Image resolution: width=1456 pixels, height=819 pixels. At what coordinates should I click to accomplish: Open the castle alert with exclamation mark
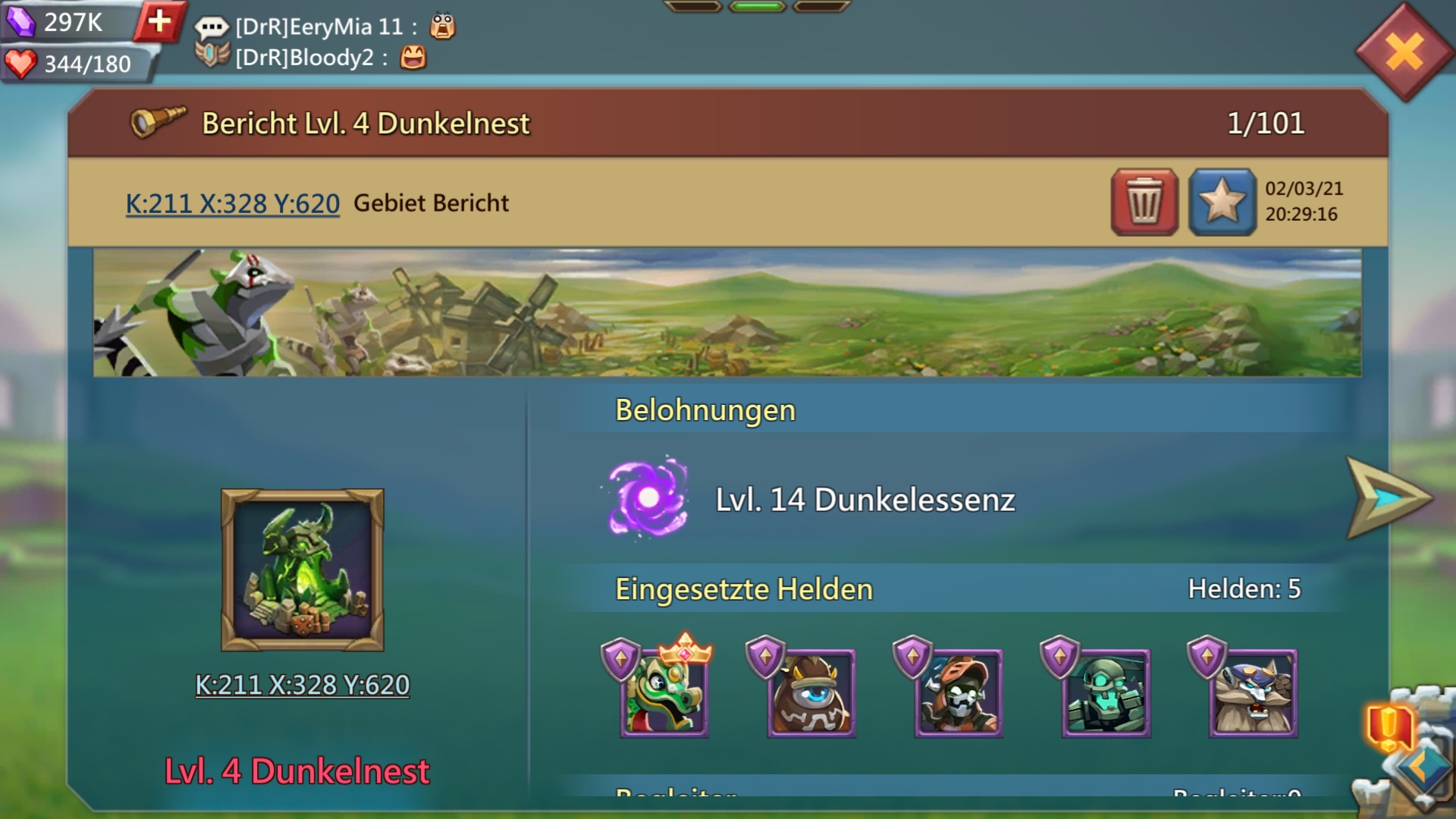click(x=1389, y=726)
